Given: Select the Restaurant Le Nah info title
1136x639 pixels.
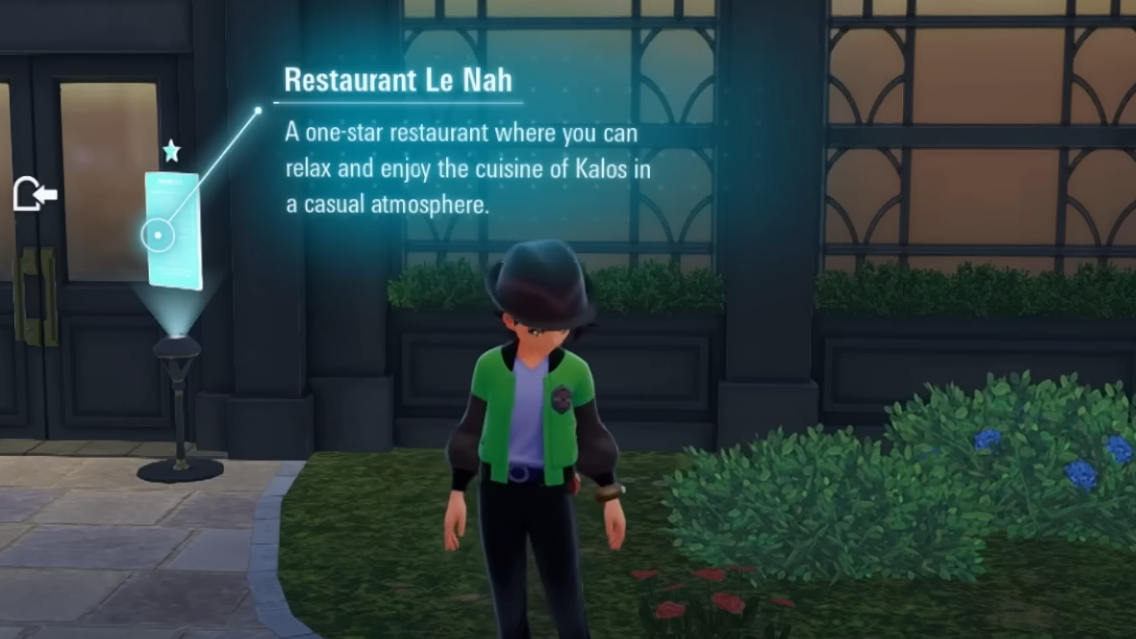Looking at the screenshot, I should coord(398,80).
